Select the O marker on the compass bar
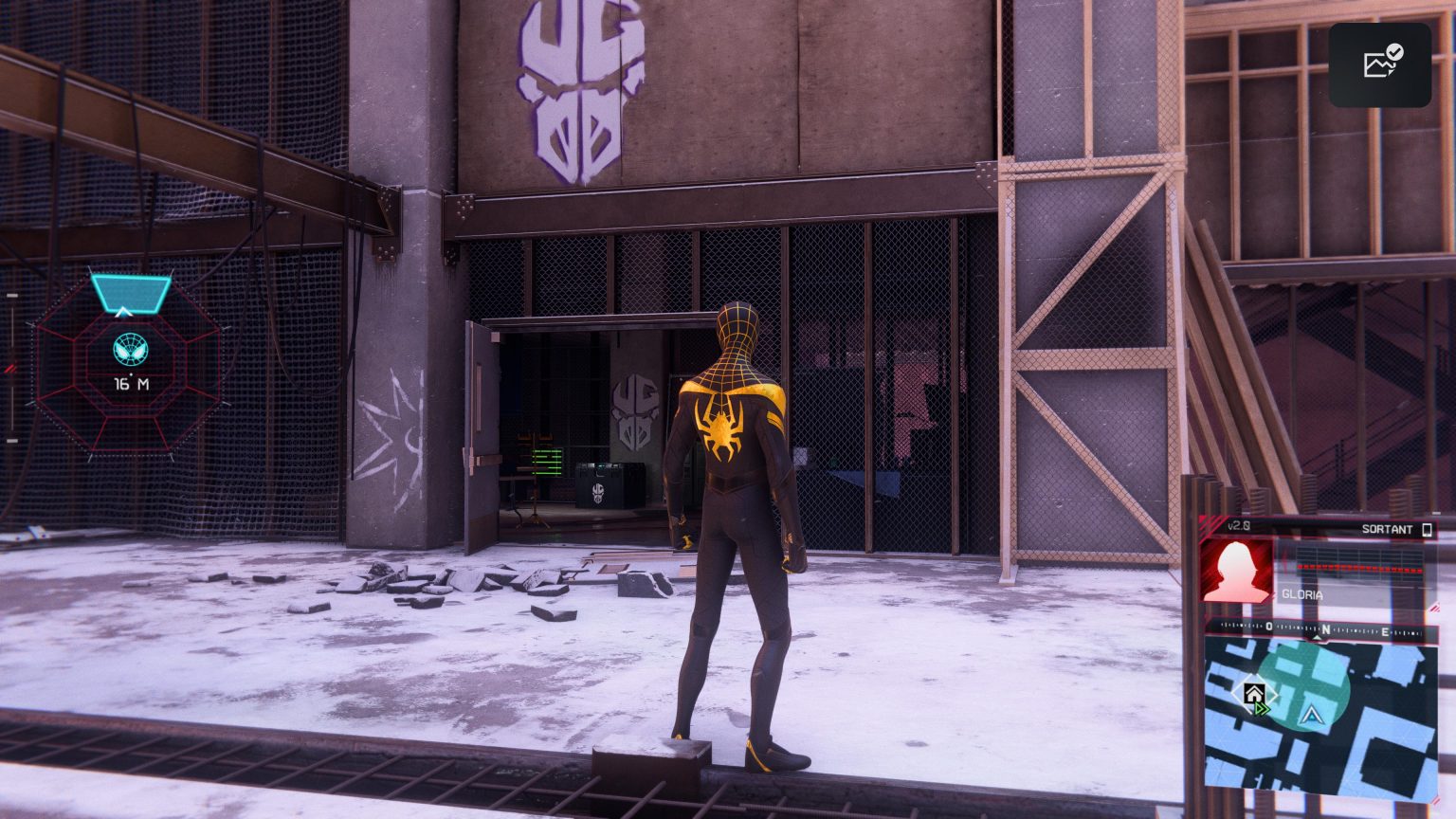Screen dimensions: 1456x819 click(1267, 627)
